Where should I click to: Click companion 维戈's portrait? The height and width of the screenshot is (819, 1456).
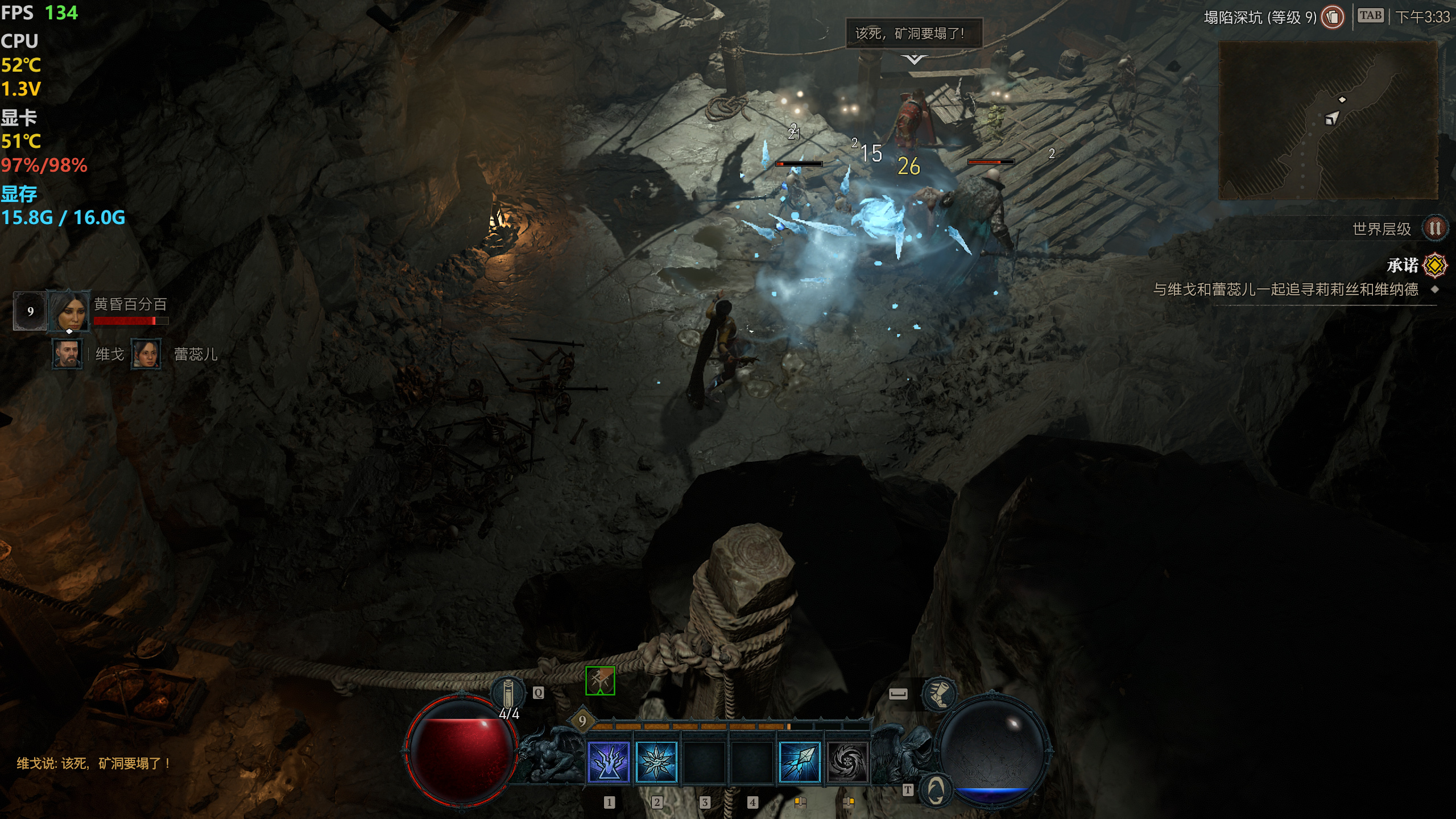point(68,354)
